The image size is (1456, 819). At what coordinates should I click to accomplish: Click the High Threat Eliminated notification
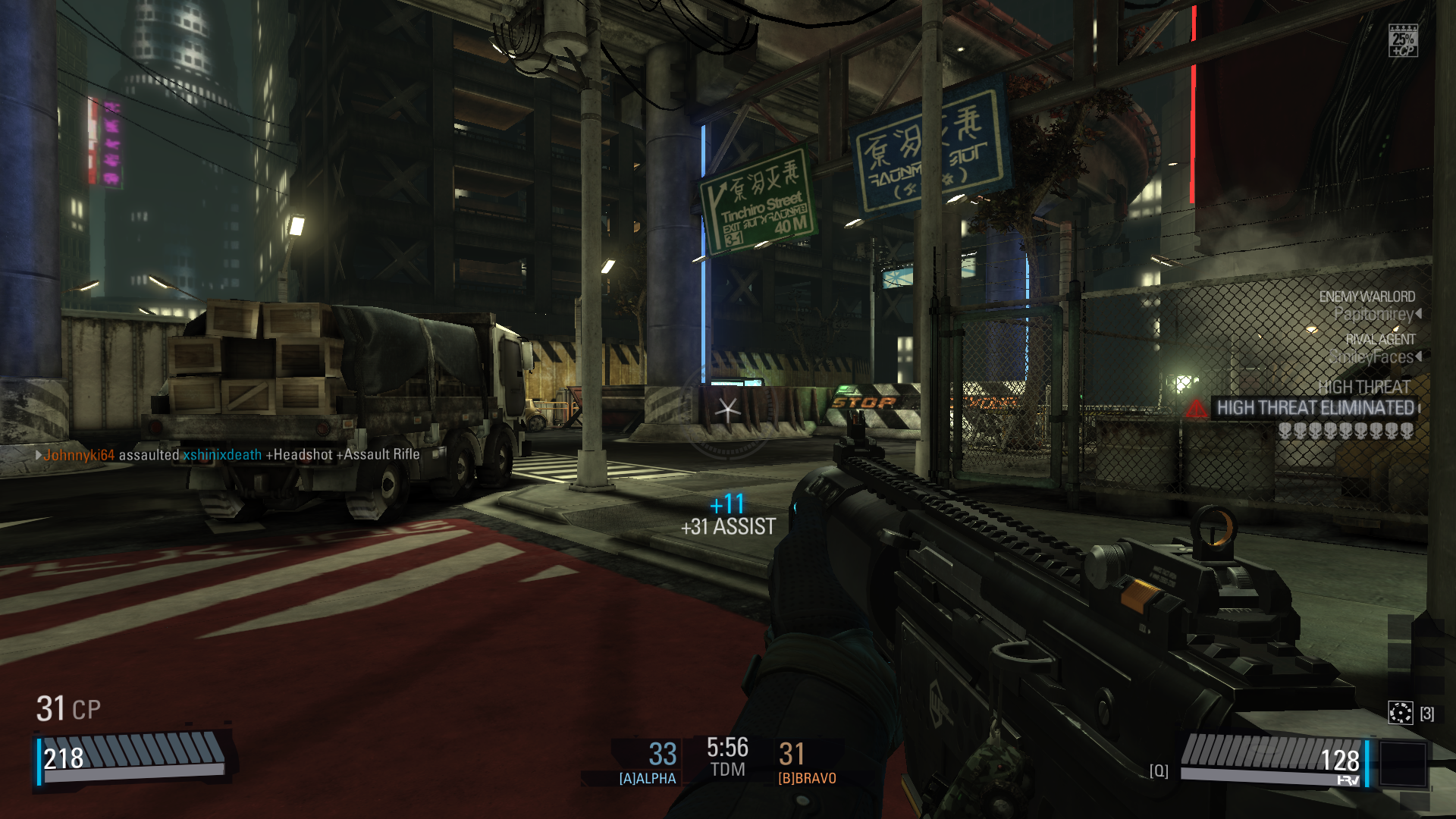(1315, 408)
